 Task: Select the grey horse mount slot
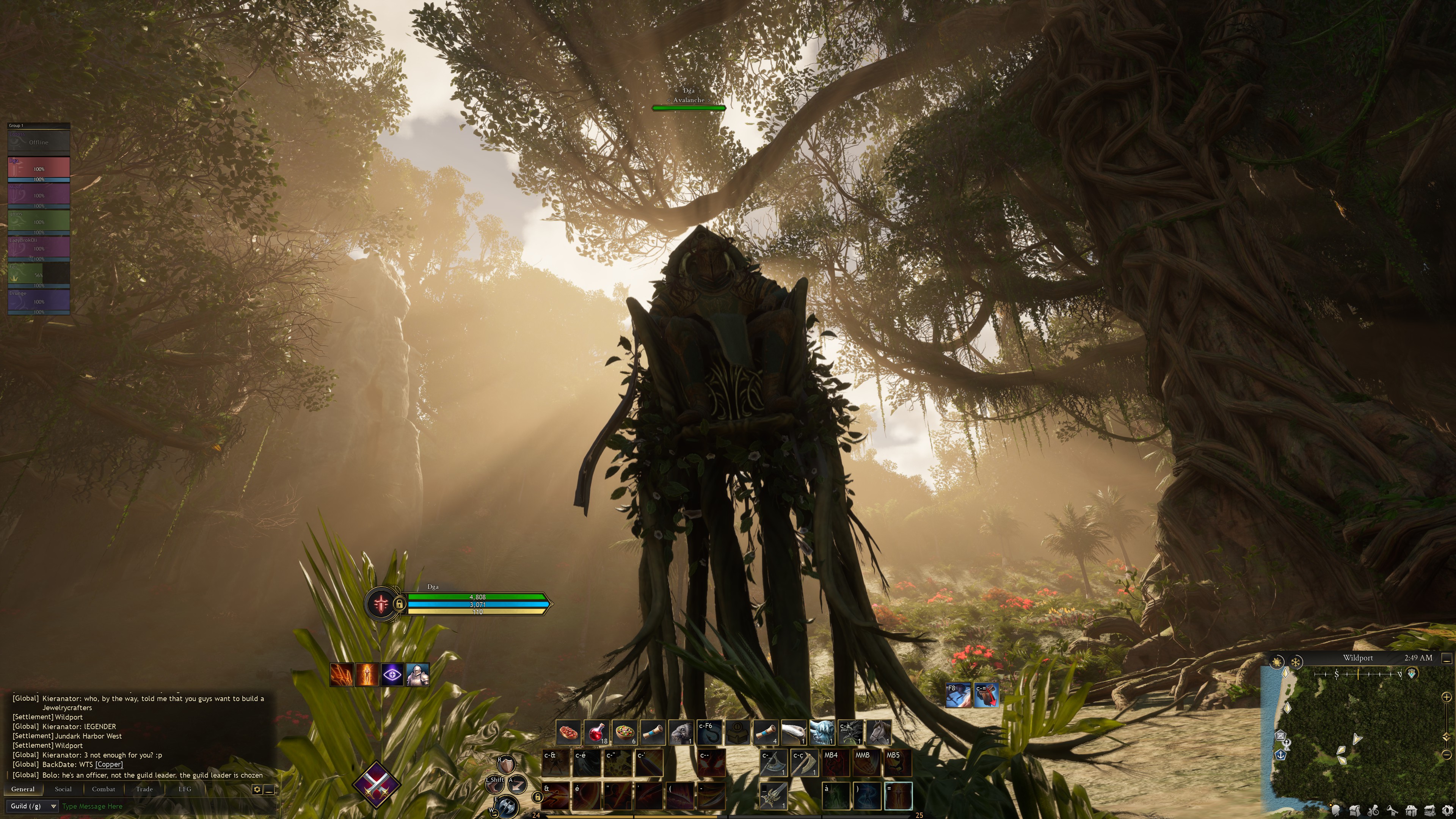(878, 733)
